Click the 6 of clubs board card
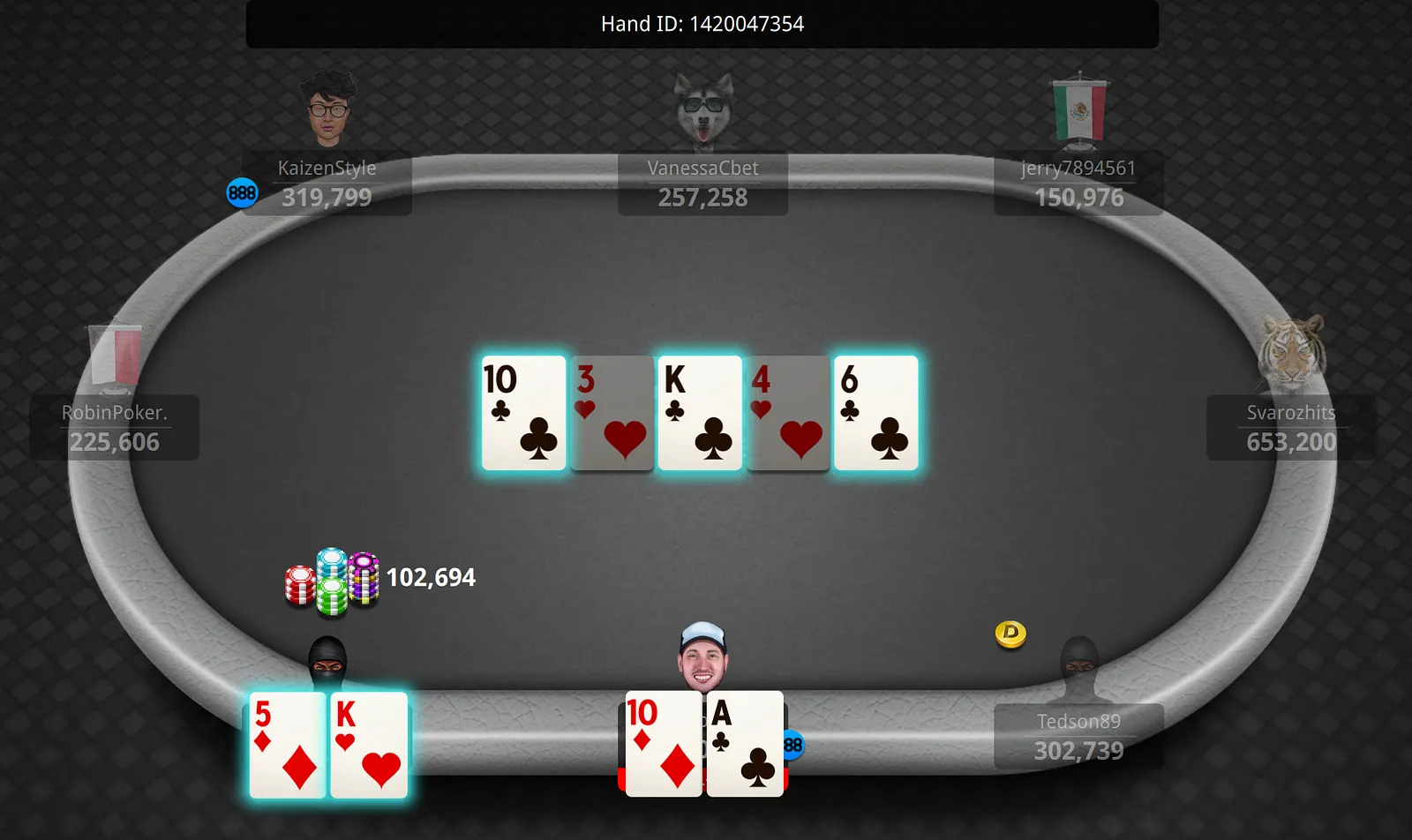The image size is (1412, 840). click(x=876, y=413)
